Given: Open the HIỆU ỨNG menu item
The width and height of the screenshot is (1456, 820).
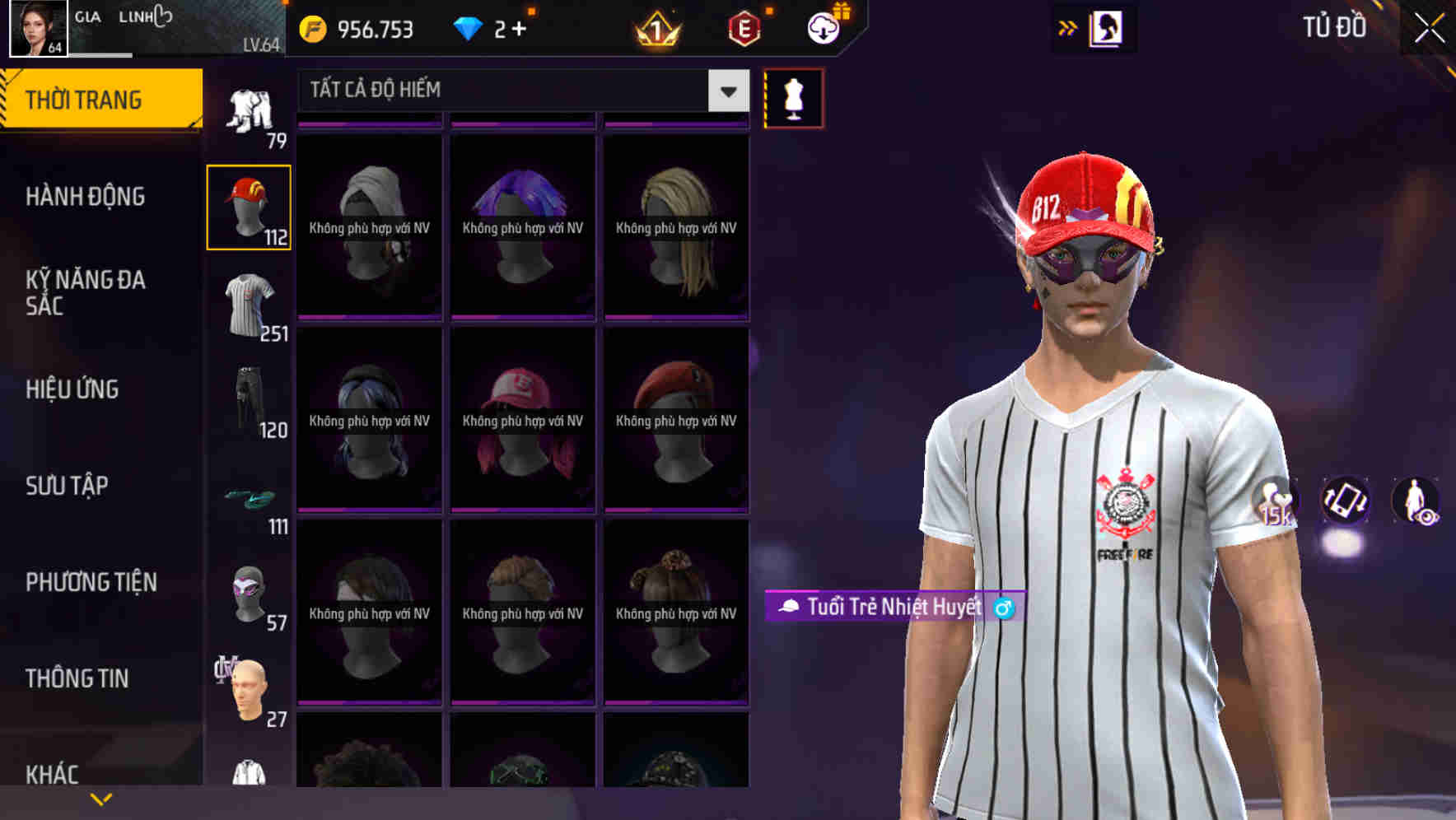Looking at the screenshot, I should (x=72, y=389).
